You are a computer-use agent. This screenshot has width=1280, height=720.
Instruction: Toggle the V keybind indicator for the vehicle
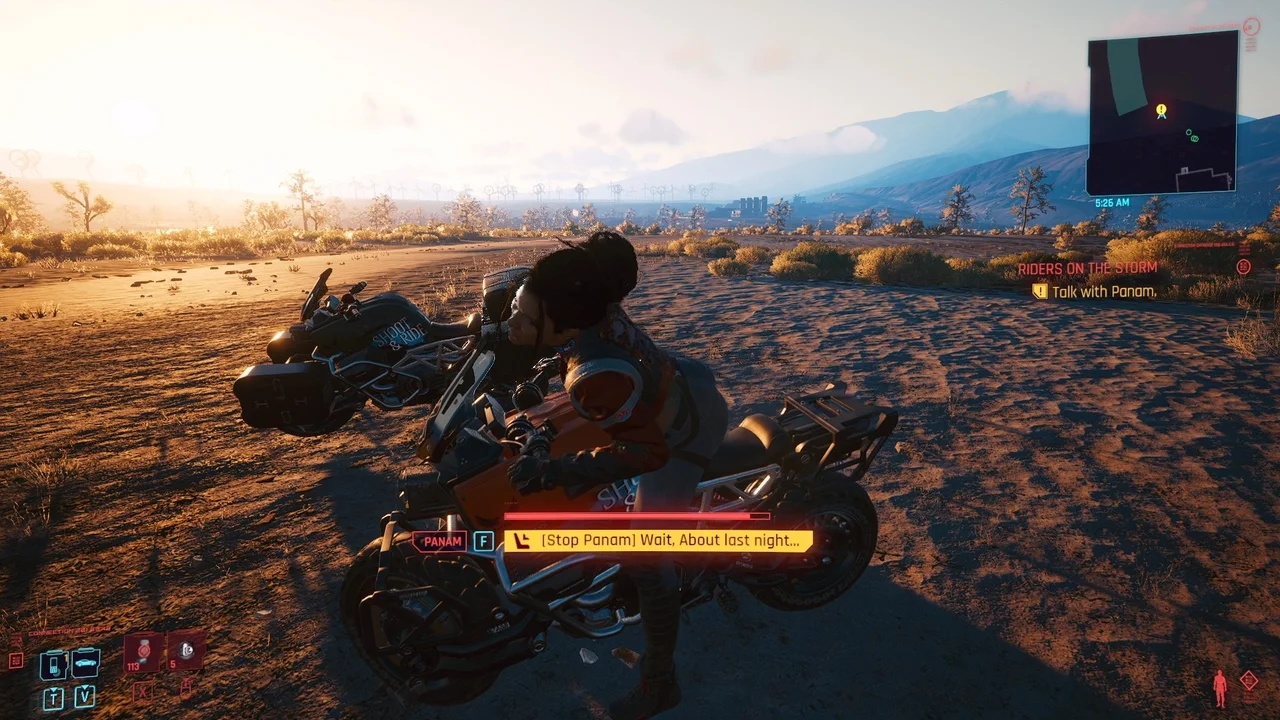84,696
